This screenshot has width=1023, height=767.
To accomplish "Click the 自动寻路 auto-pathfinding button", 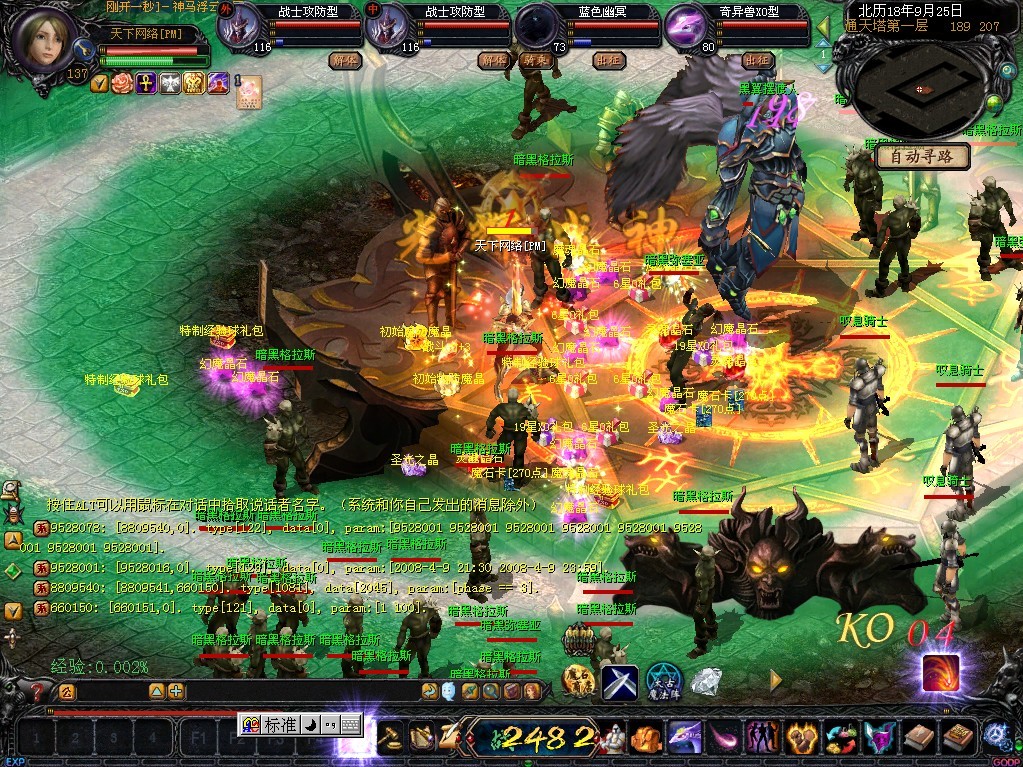I will point(923,156).
